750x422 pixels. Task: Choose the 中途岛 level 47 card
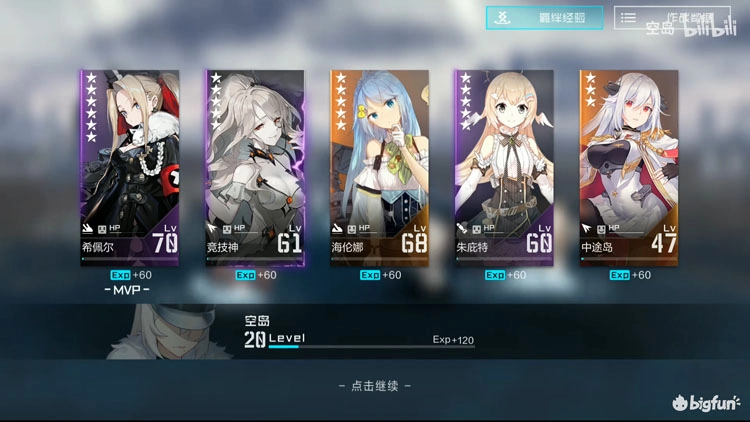628,166
